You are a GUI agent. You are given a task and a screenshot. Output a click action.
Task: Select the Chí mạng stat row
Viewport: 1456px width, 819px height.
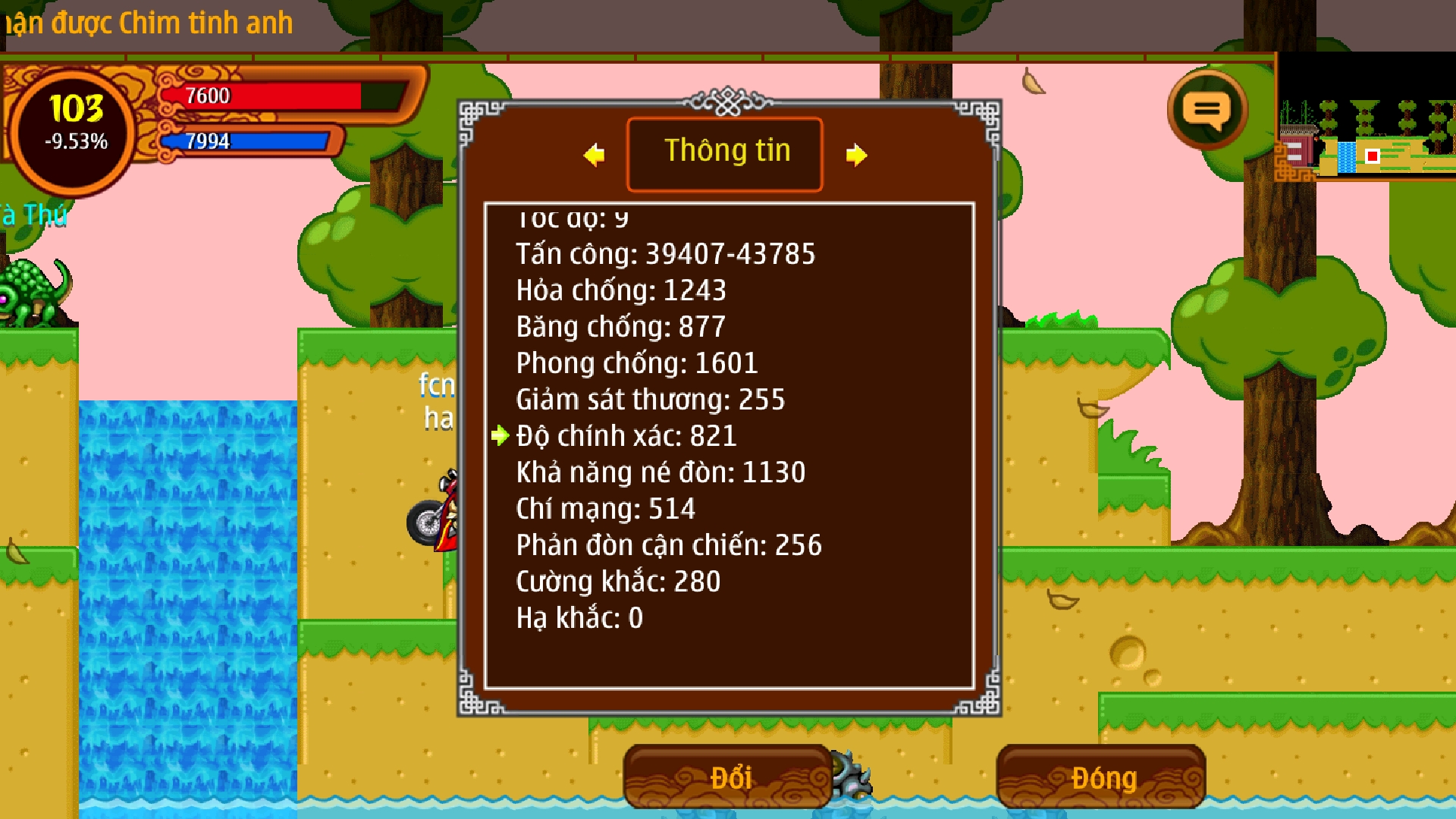(605, 509)
